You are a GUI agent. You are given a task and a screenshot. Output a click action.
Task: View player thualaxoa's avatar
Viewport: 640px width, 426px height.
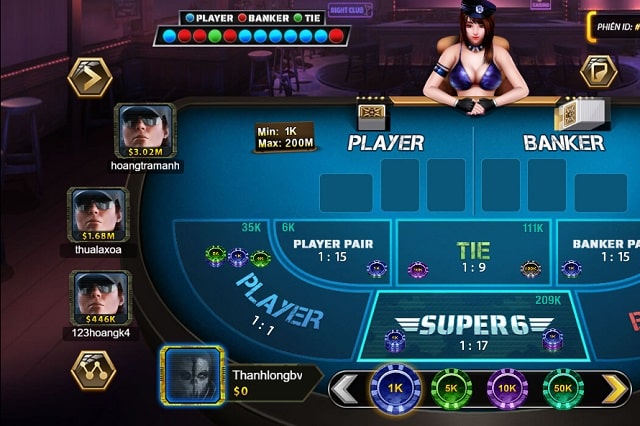98,213
